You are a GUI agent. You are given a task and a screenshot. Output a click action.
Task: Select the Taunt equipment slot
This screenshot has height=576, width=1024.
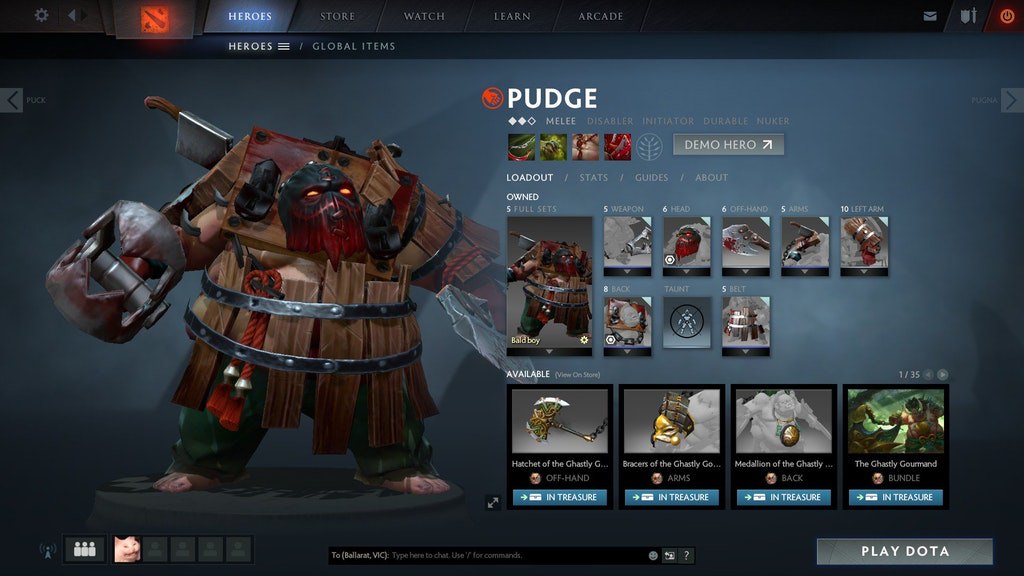687,323
